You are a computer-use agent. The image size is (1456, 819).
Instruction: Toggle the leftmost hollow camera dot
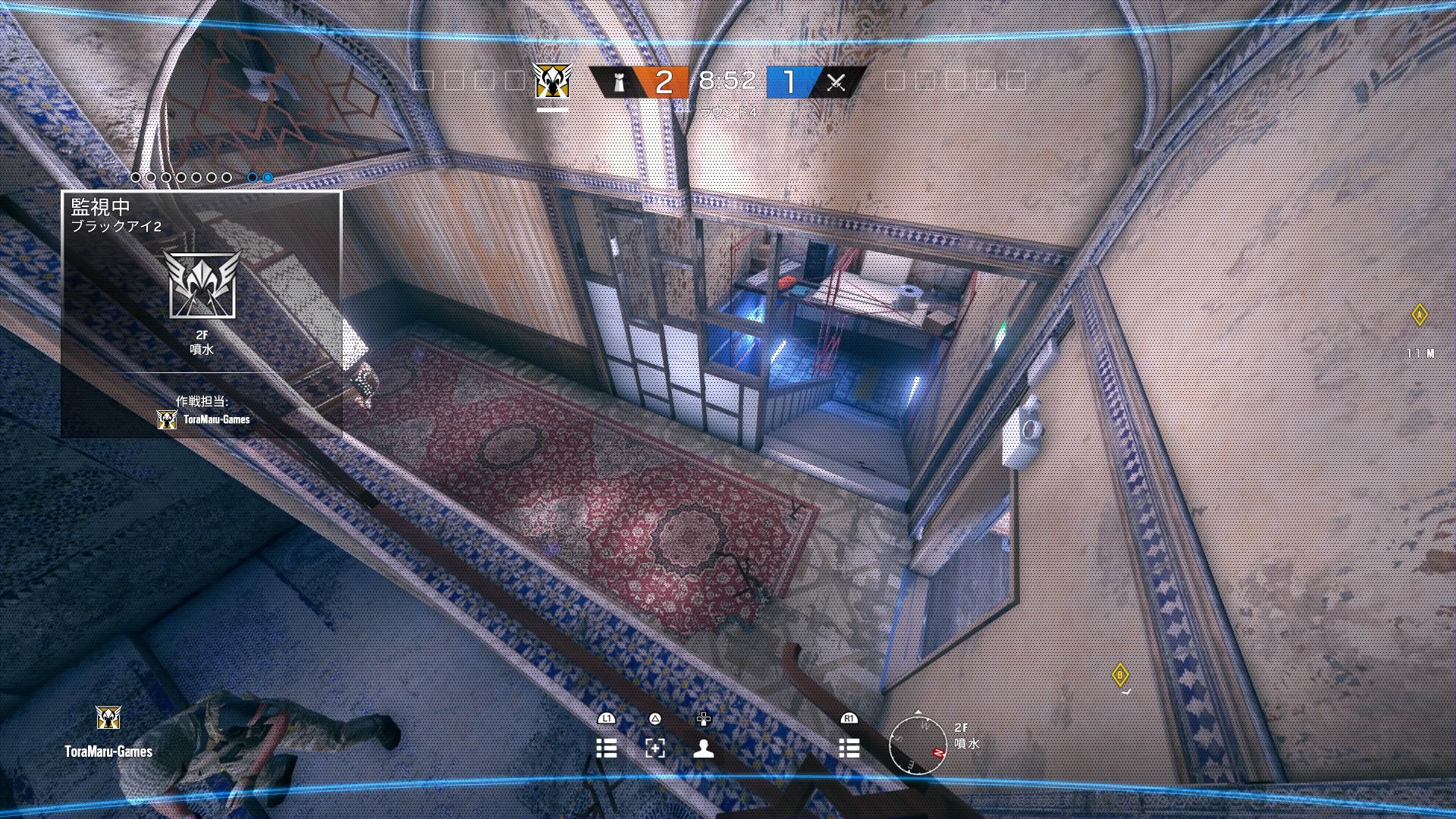tap(135, 177)
